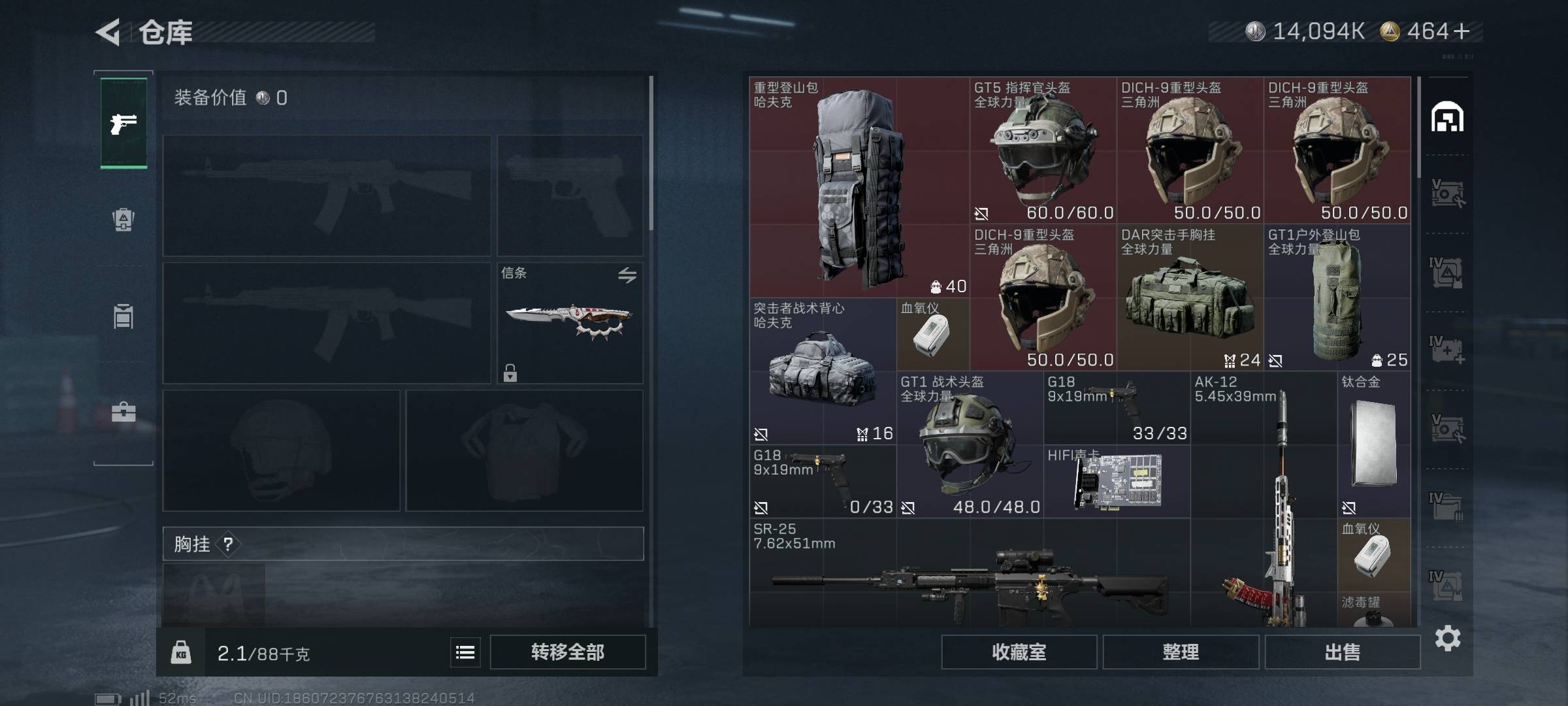Open stash settings gear icon
Screen dimensions: 1568x706
click(x=1448, y=638)
